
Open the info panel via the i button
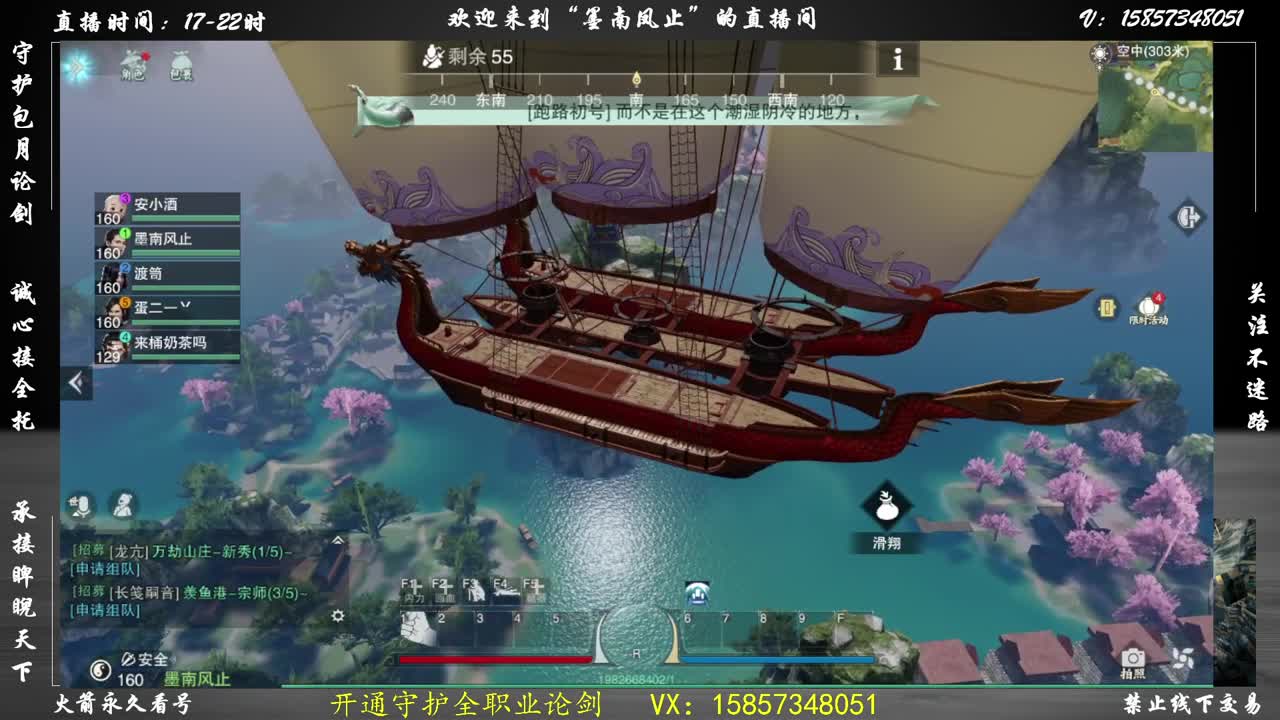pyautogui.click(x=897, y=60)
